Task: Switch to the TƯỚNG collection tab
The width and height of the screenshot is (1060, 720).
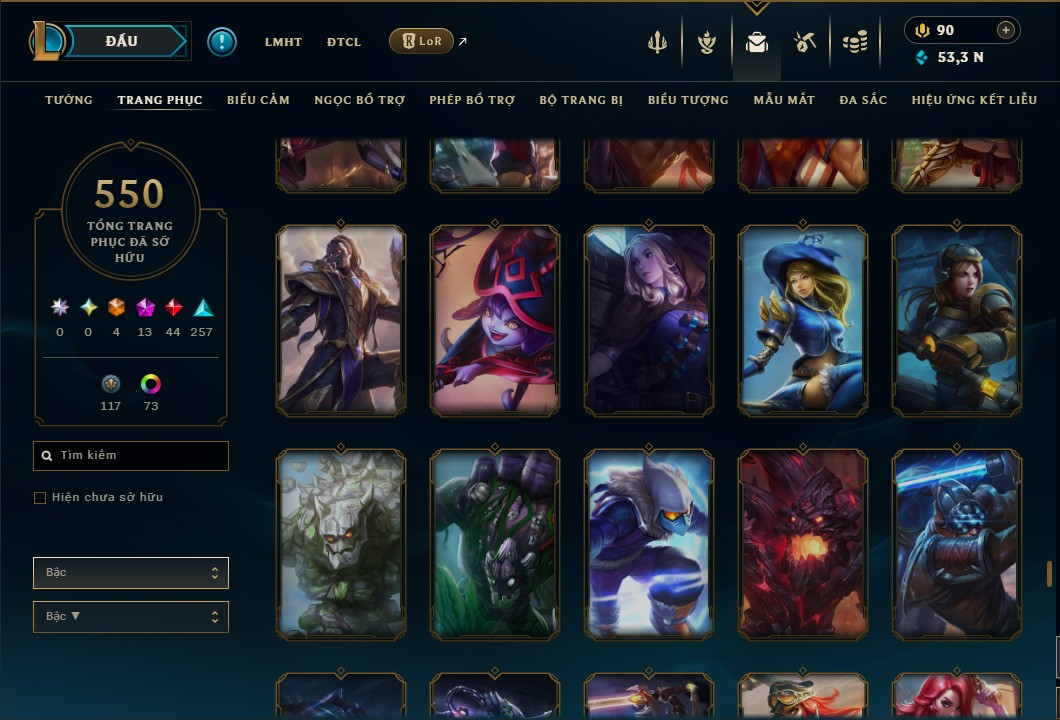Action: point(69,100)
